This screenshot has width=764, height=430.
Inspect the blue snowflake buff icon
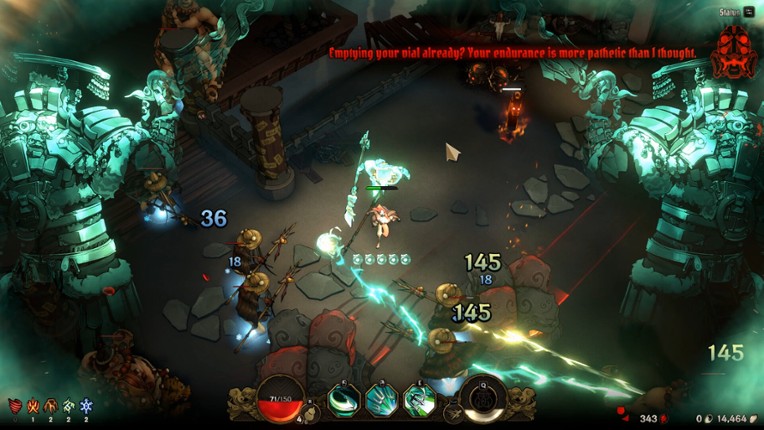tap(86, 406)
